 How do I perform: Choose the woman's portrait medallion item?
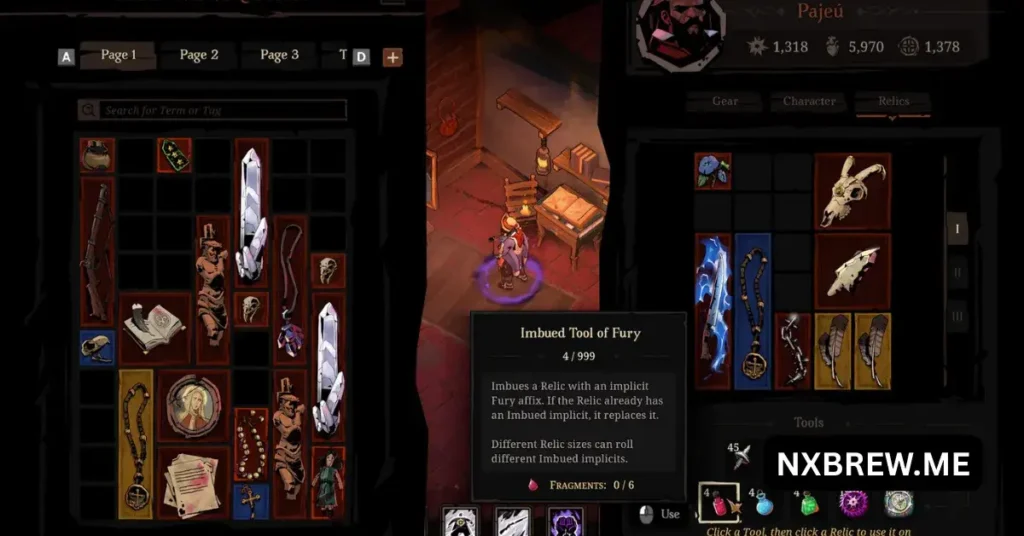(193, 406)
